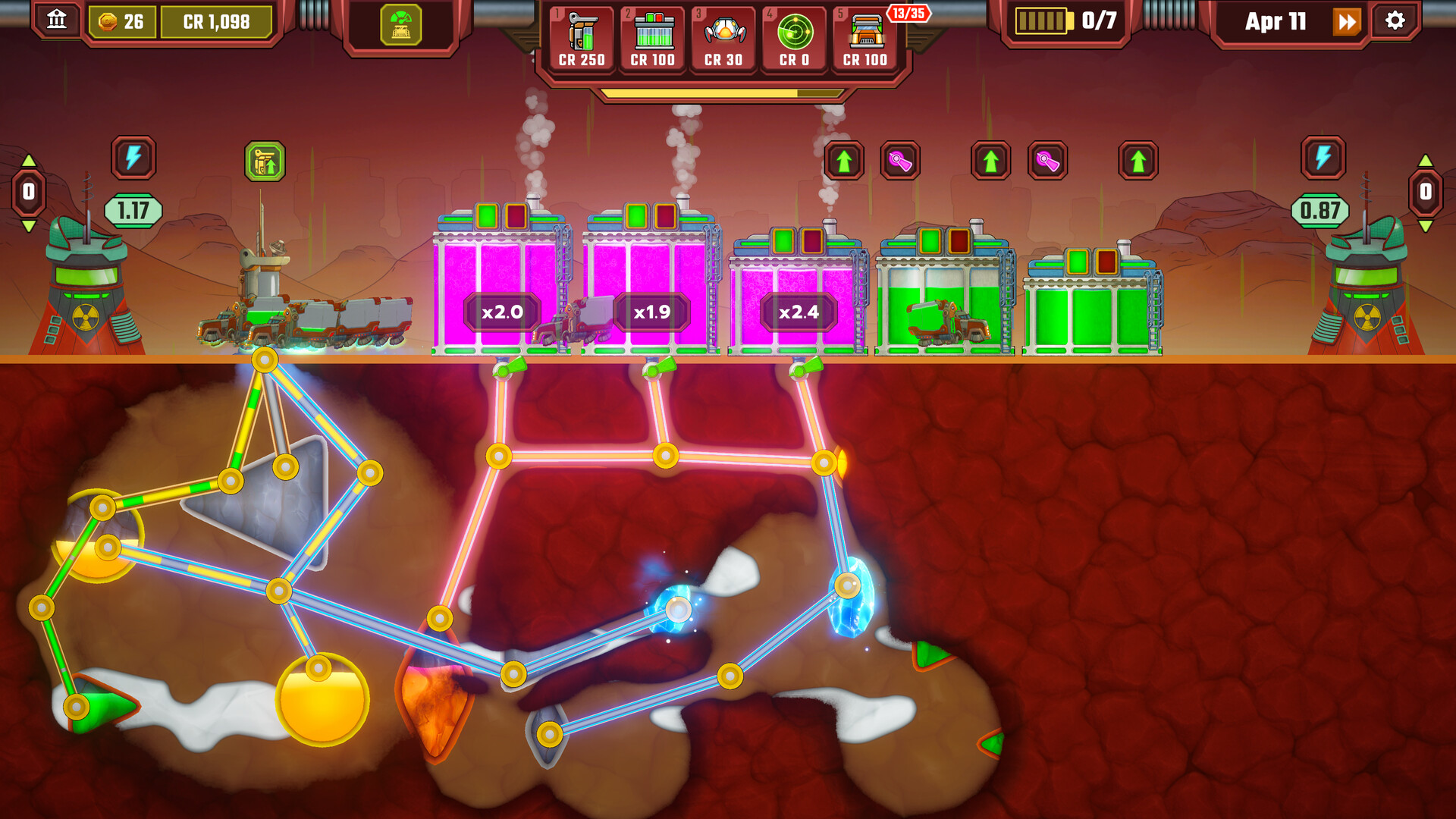Select the CR 250 drill rig build item
Viewport: 1456px width, 819px height.
[582, 39]
